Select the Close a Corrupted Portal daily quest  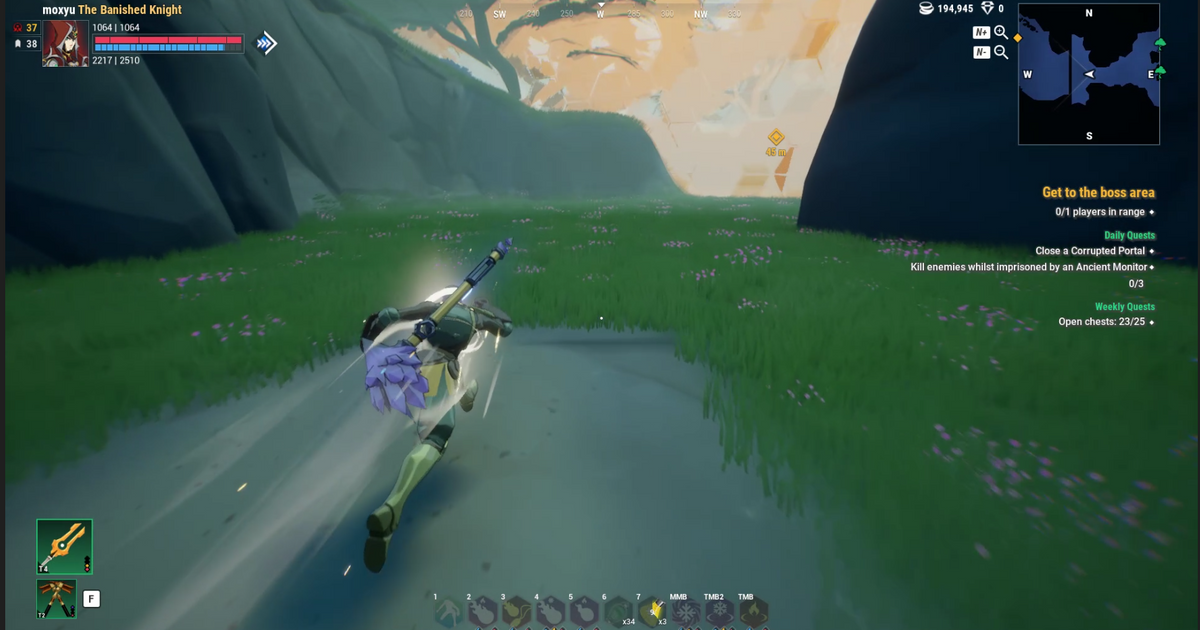[1090, 251]
